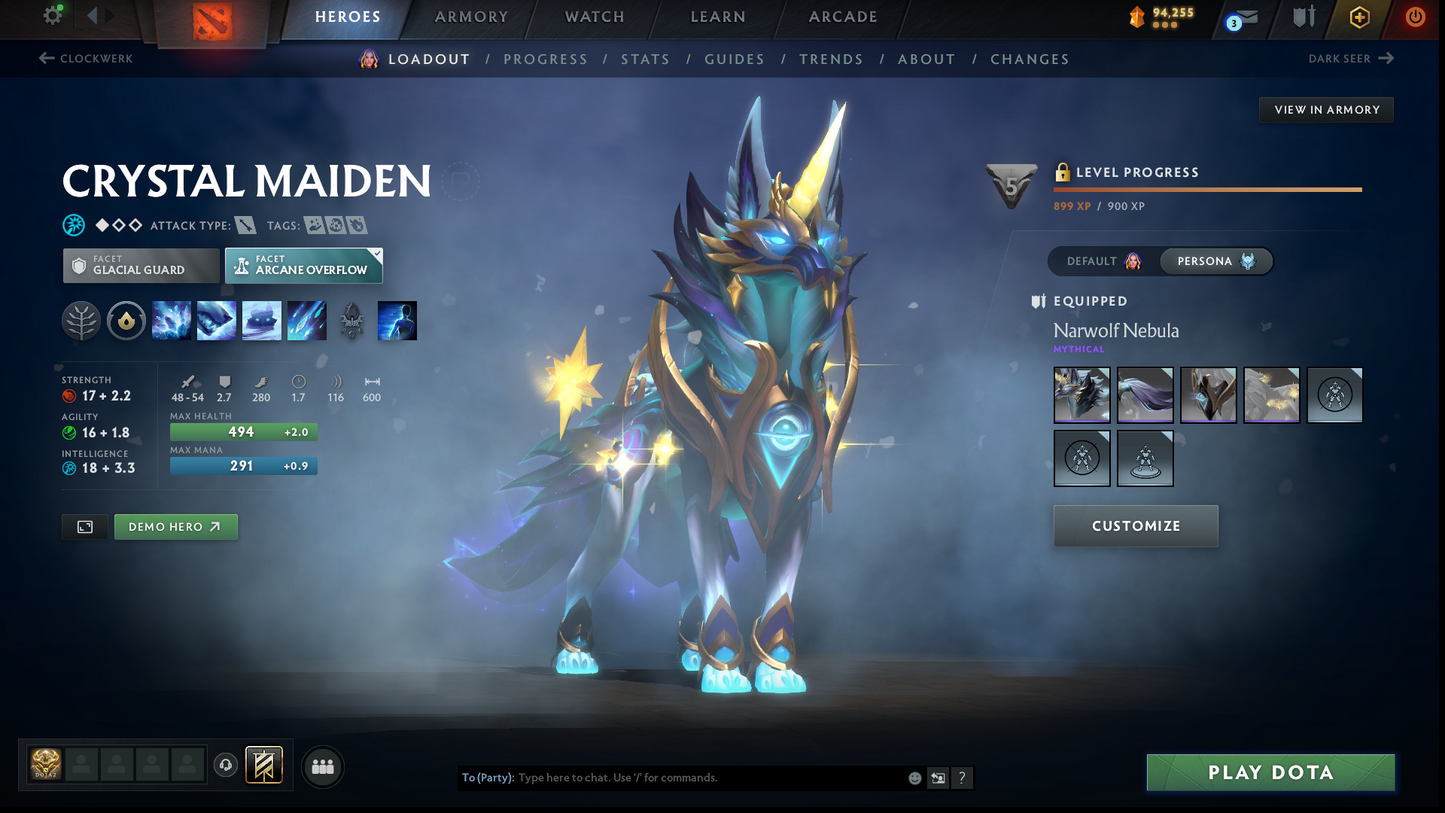This screenshot has width=1445, height=813.
Task: Click the Aghanim's Scepter upgrade icon
Action: [351, 320]
